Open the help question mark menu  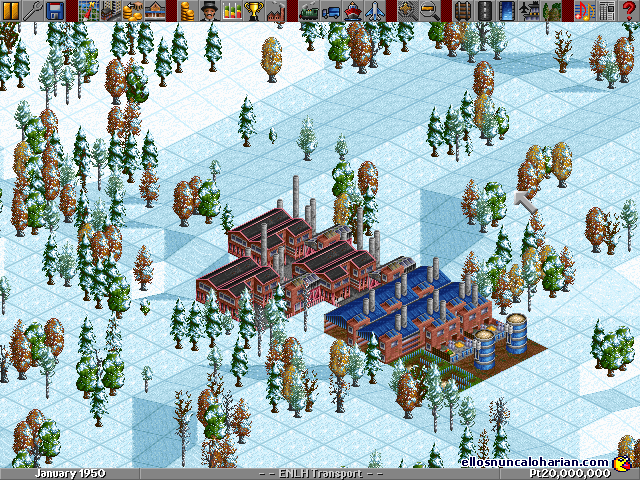(629, 11)
